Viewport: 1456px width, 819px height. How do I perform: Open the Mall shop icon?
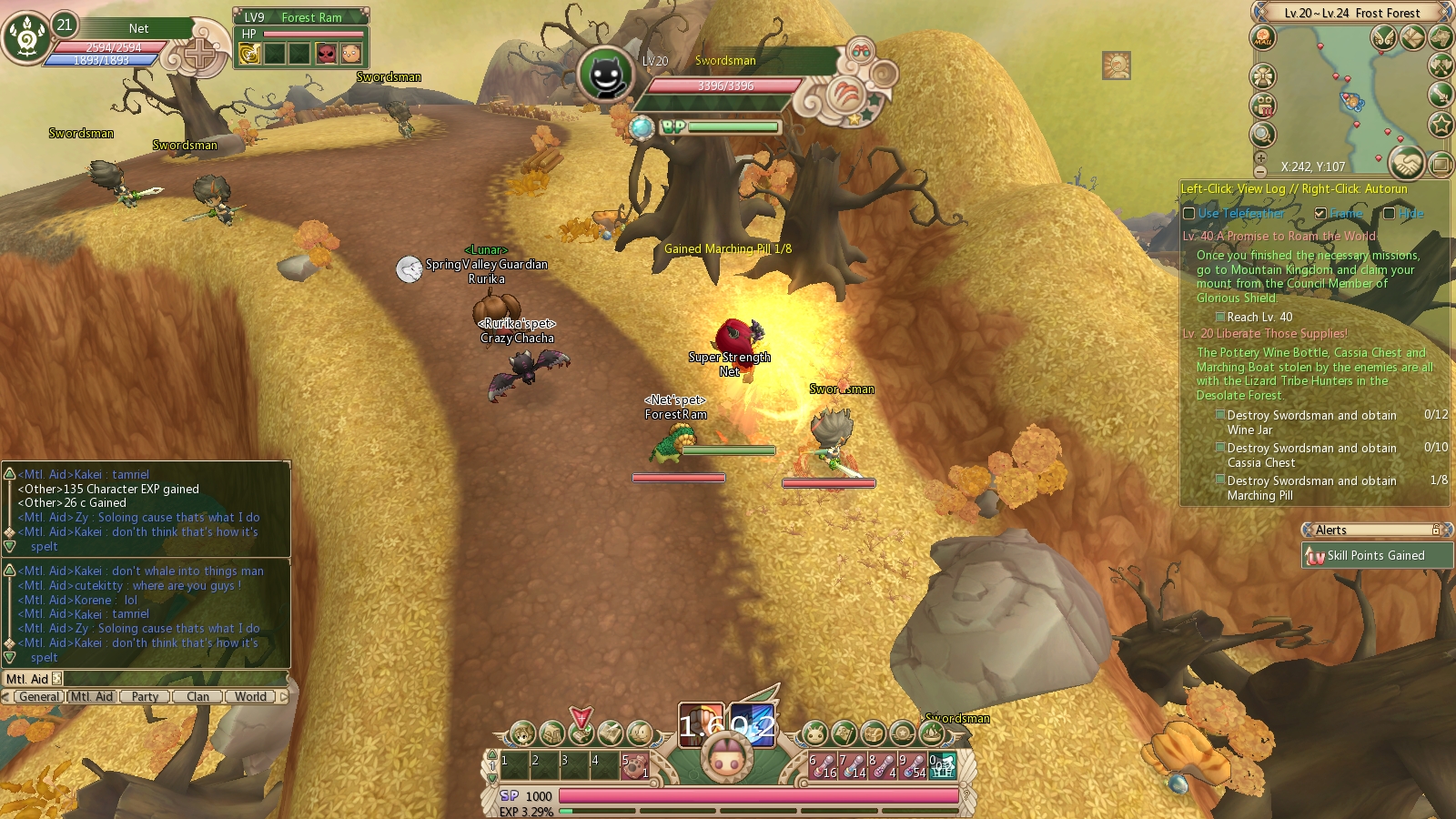click(1262, 38)
